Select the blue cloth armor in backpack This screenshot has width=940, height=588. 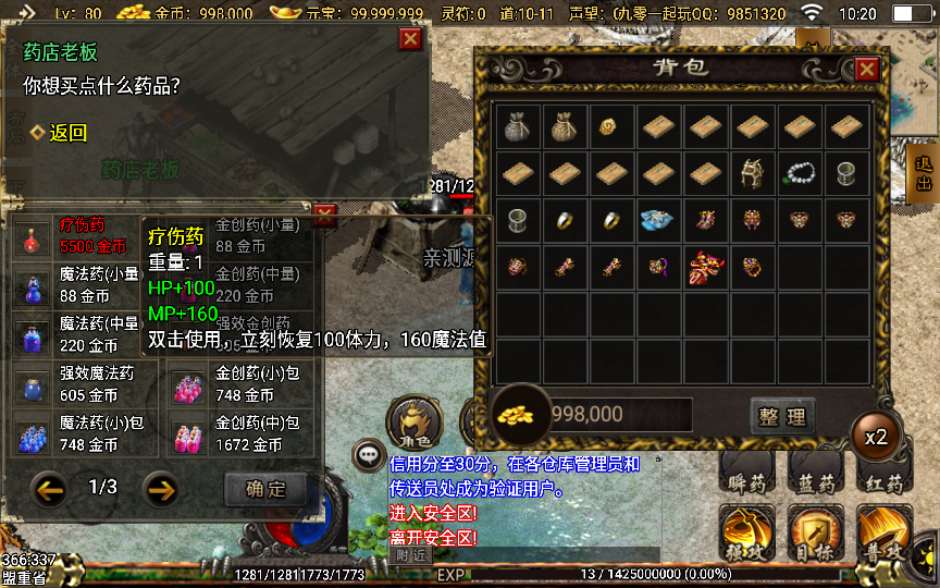pos(657,220)
